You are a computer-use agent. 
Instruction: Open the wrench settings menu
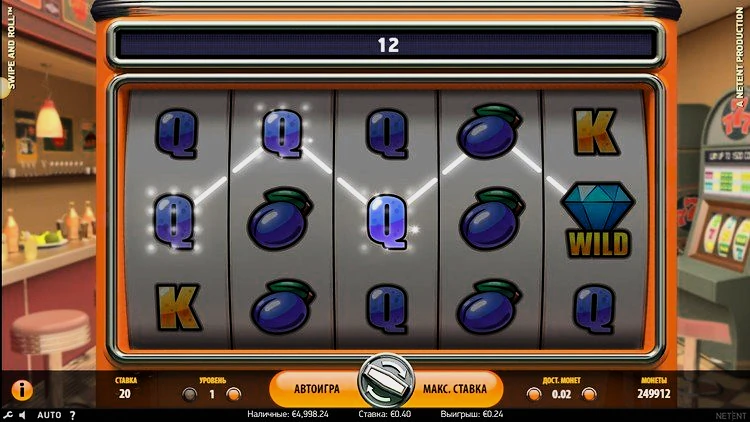[x=7, y=414]
